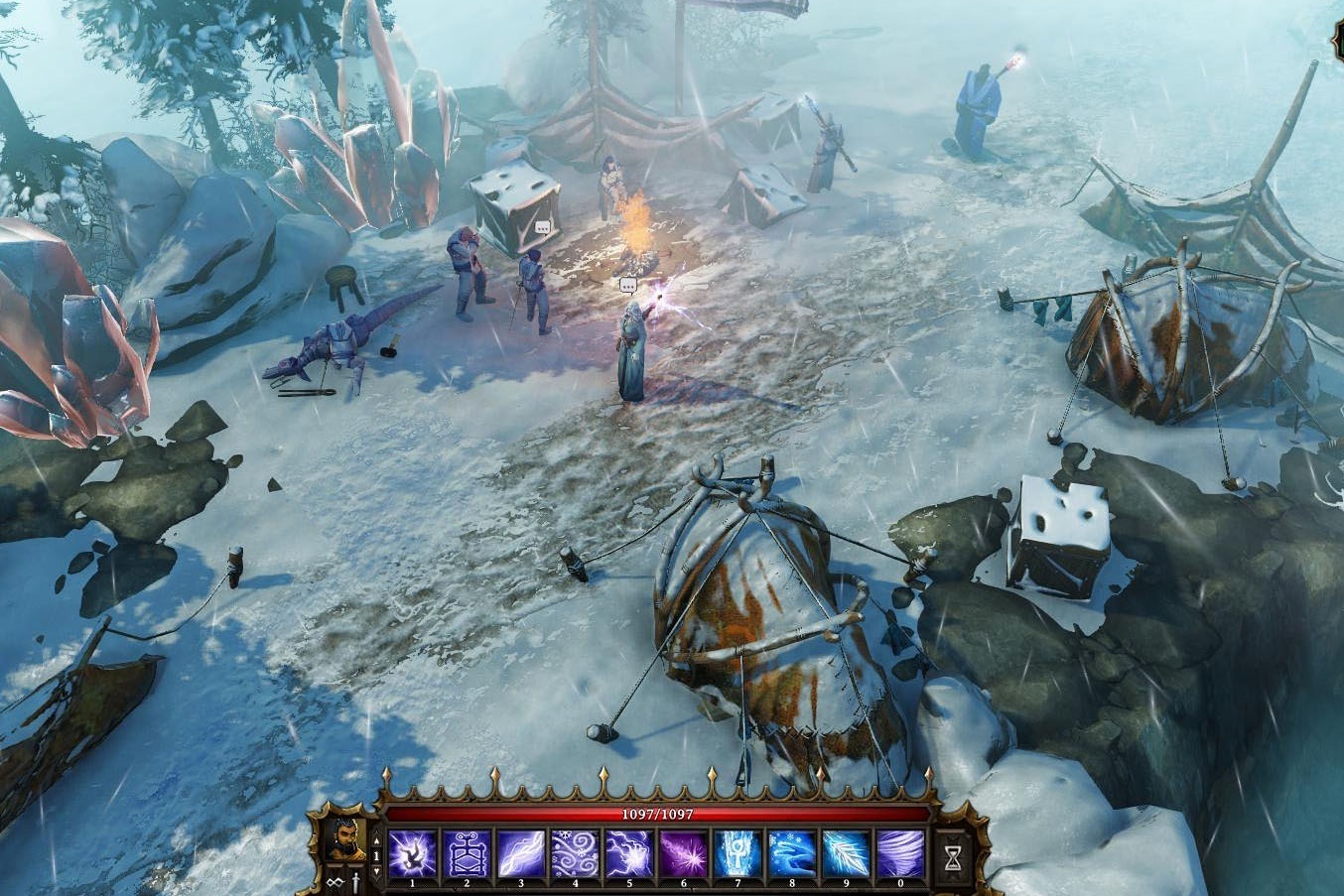Image resolution: width=1344 pixels, height=896 pixels.
Task: Toggle the sword icon under the portrait
Action: pos(355,882)
